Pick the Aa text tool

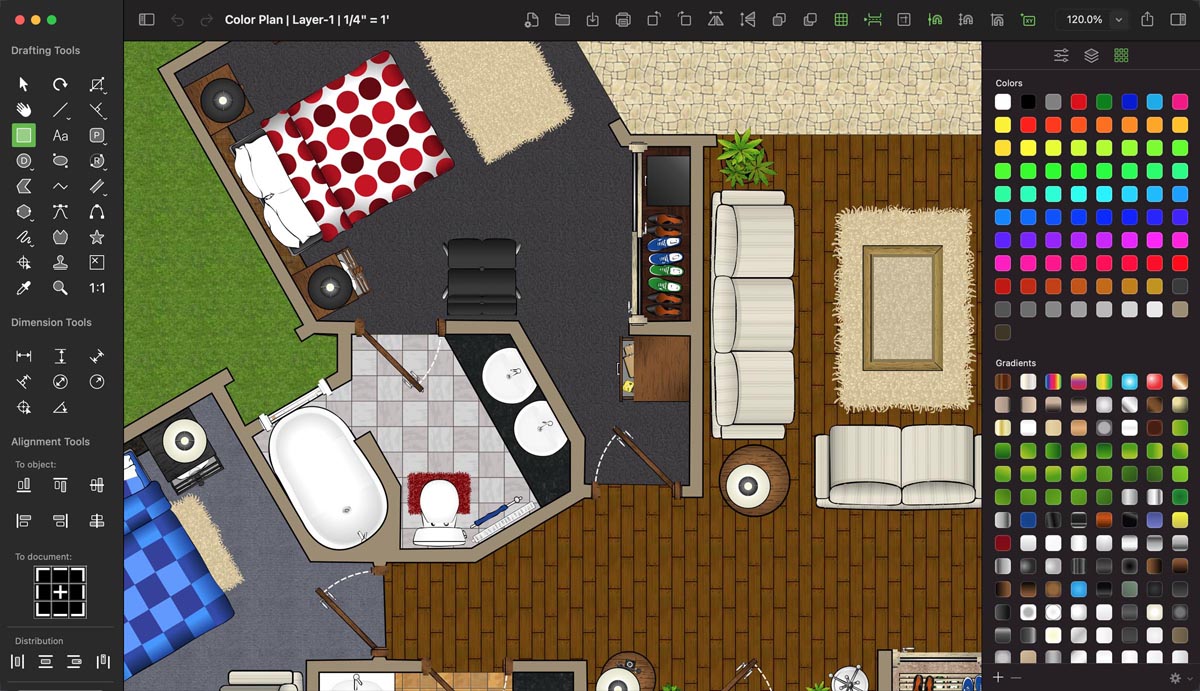pyautogui.click(x=61, y=135)
